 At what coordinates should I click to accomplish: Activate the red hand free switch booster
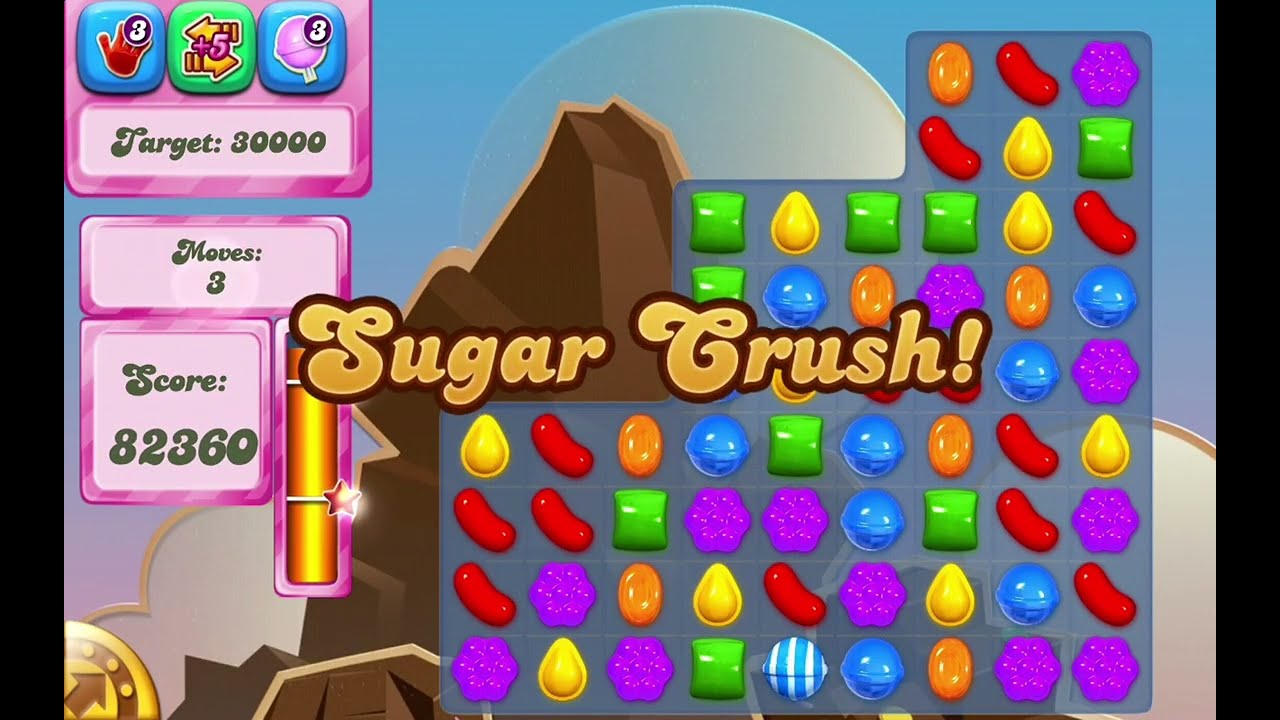tap(120, 47)
